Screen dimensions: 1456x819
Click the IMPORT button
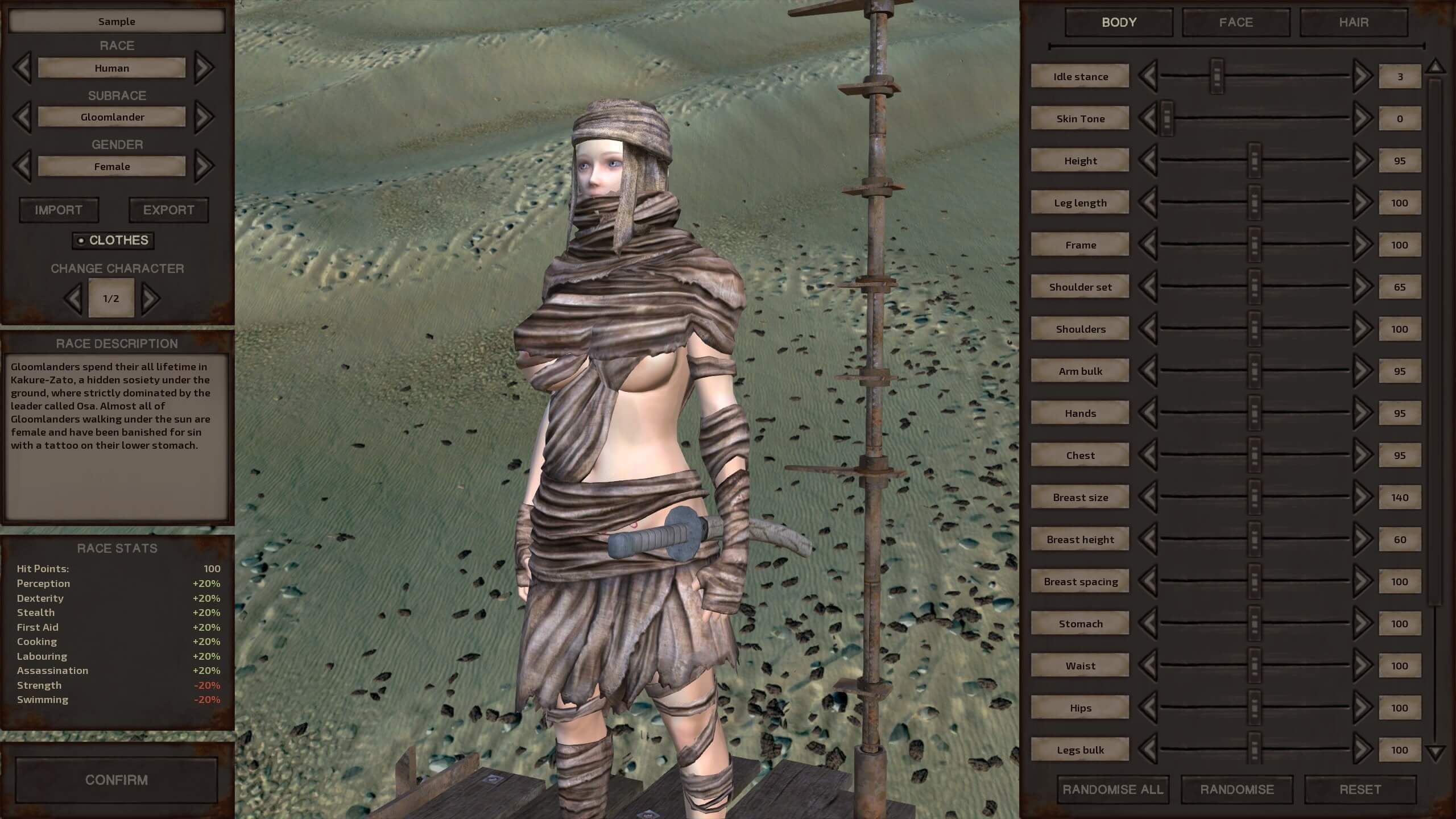(59, 210)
